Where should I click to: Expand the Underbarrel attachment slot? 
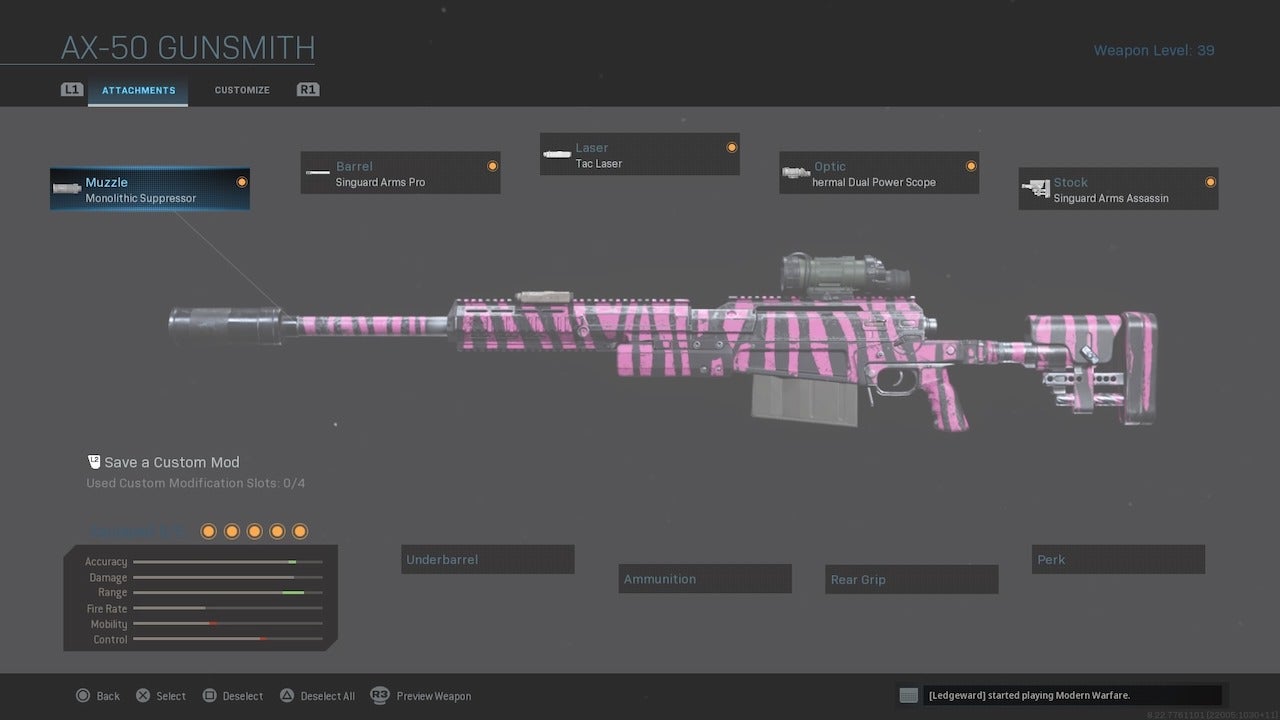pos(487,559)
